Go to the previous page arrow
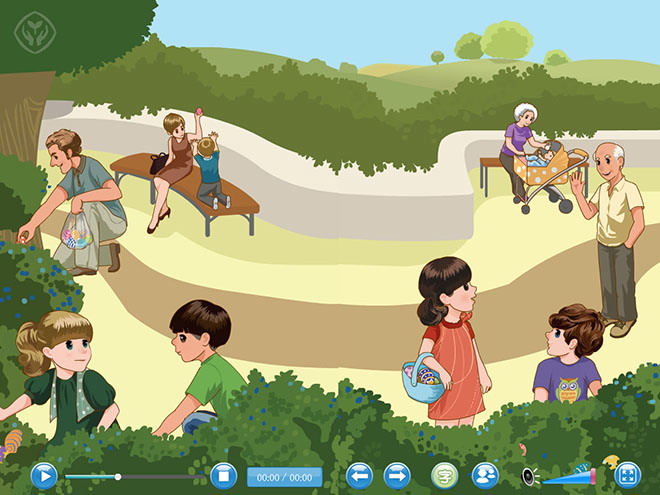The width and height of the screenshot is (660, 495). [x=360, y=475]
